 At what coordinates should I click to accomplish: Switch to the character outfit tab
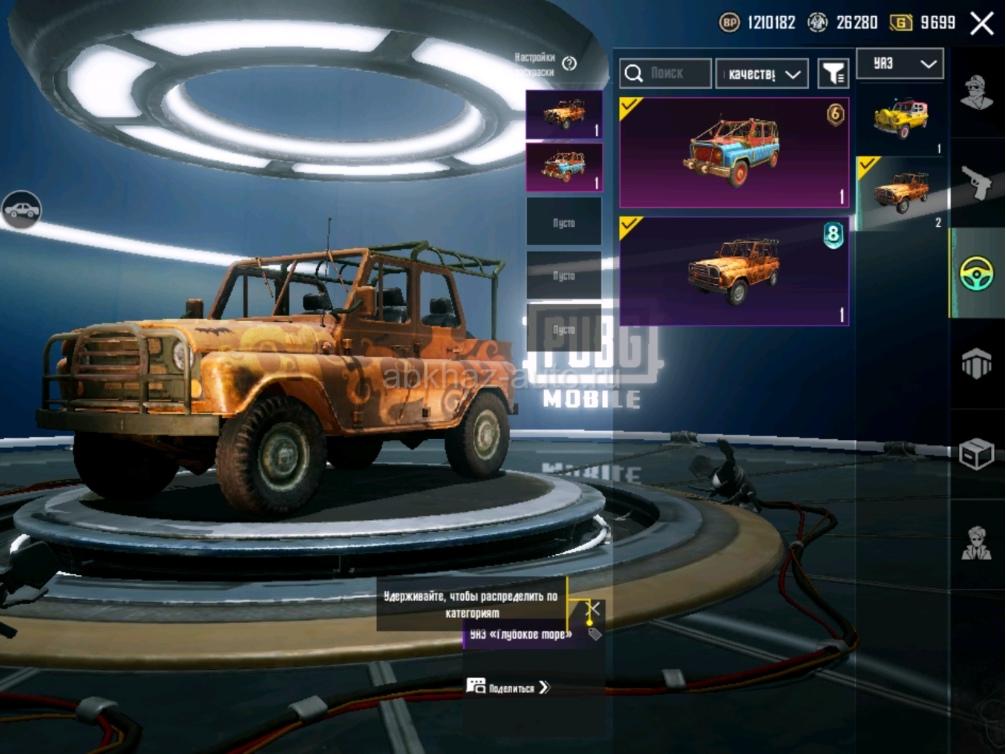point(976,93)
